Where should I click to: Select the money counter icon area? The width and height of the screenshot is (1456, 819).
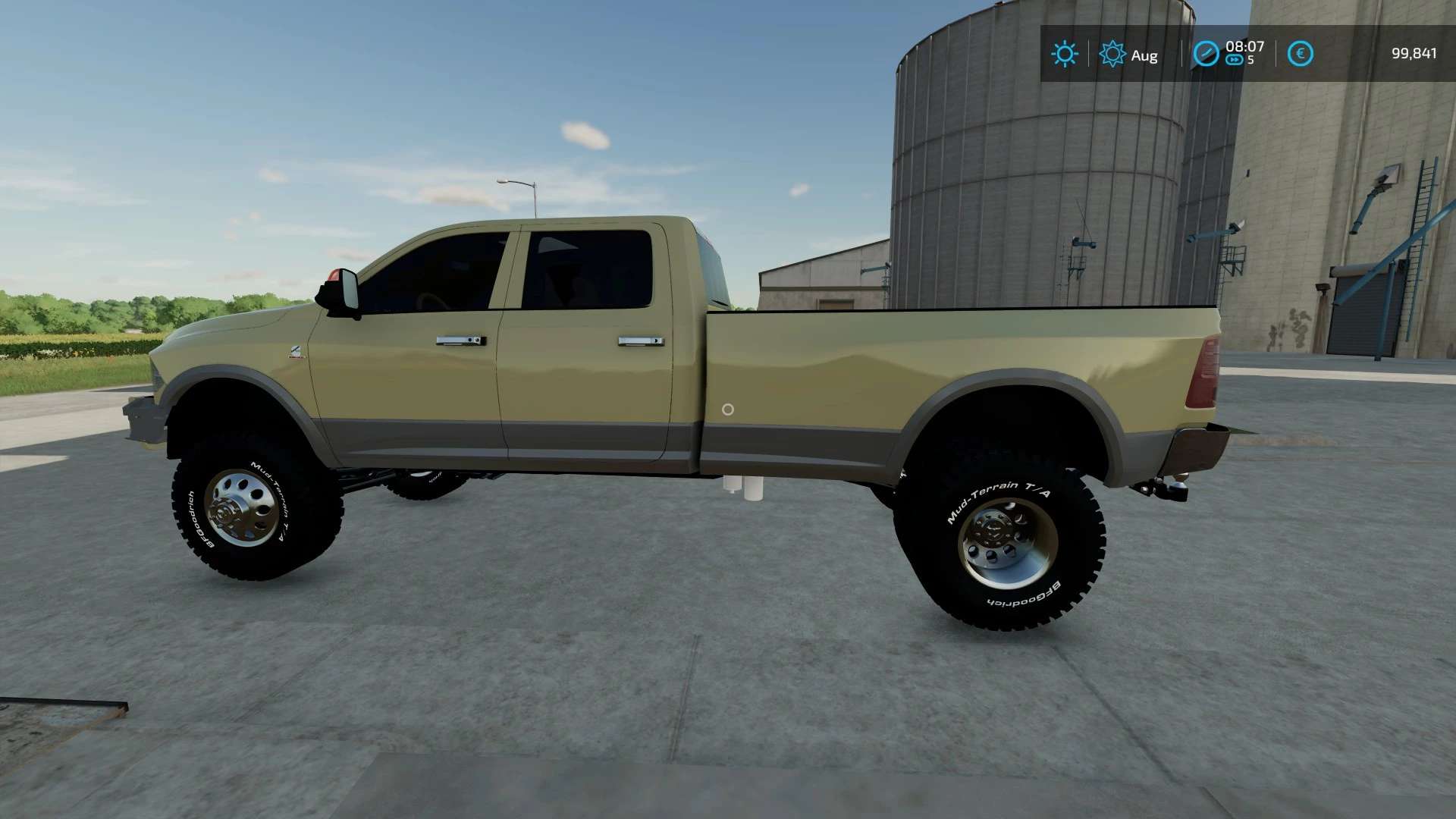point(1301,53)
